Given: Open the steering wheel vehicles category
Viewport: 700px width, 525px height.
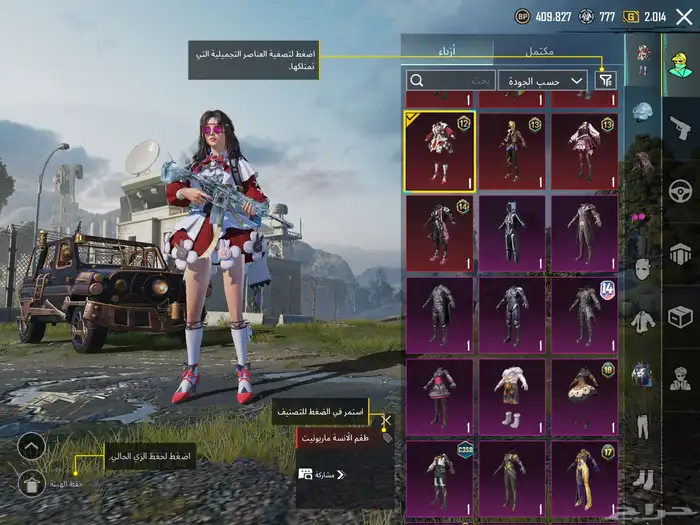Looking at the screenshot, I should 681,190.
